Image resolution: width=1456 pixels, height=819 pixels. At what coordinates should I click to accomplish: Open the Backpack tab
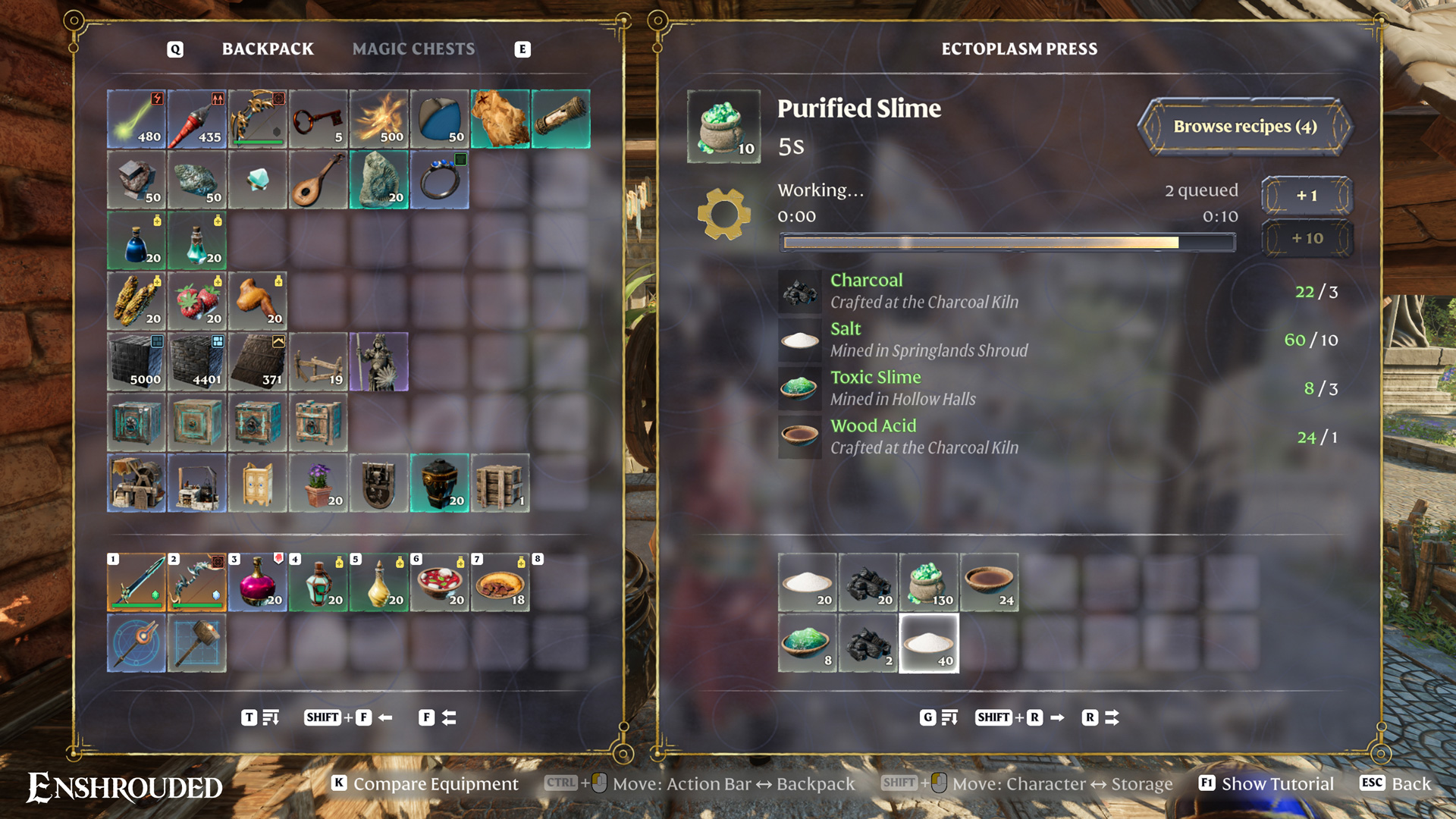(268, 49)
